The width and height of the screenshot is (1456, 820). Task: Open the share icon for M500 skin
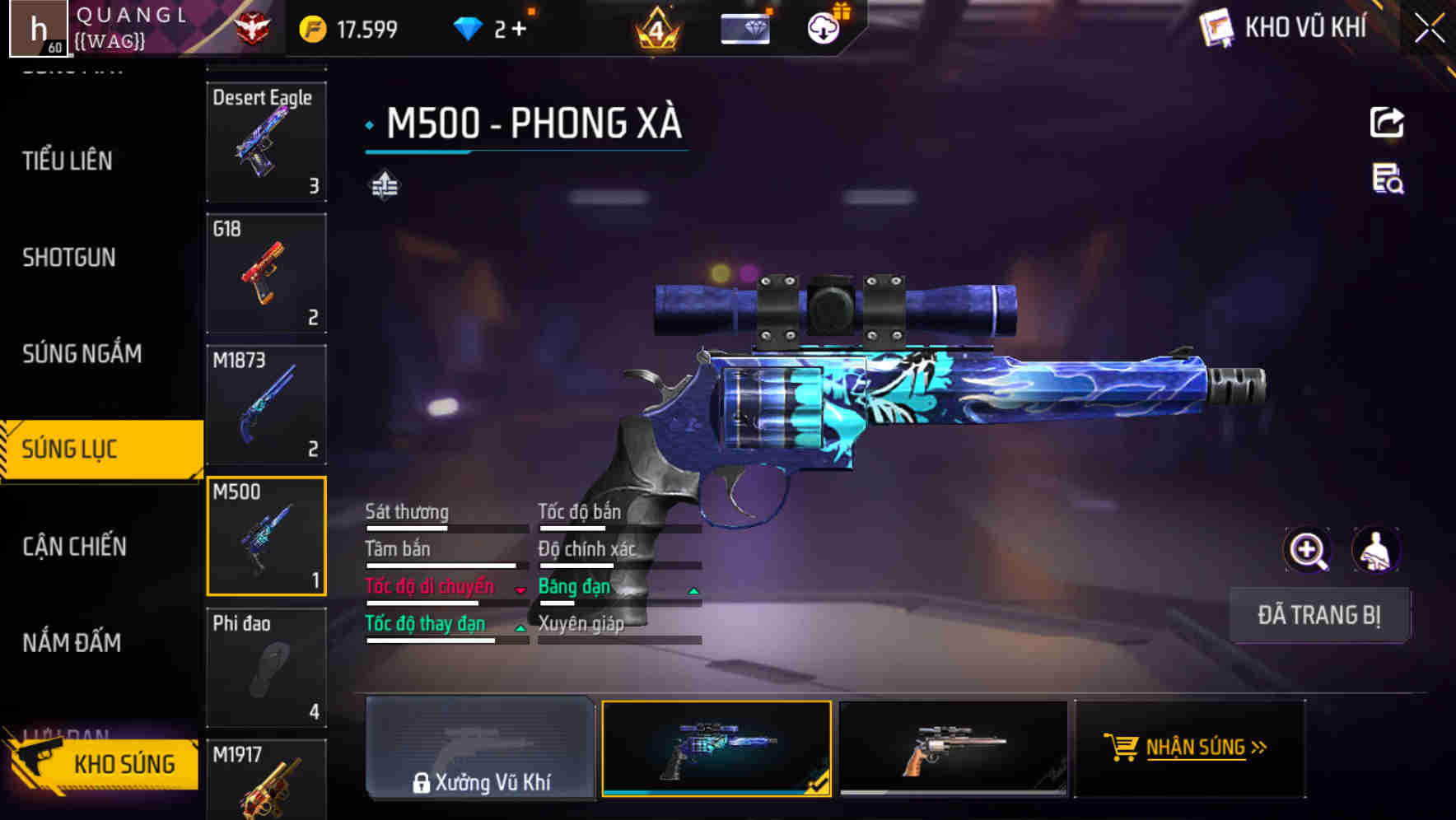[x=1388, y=122]
